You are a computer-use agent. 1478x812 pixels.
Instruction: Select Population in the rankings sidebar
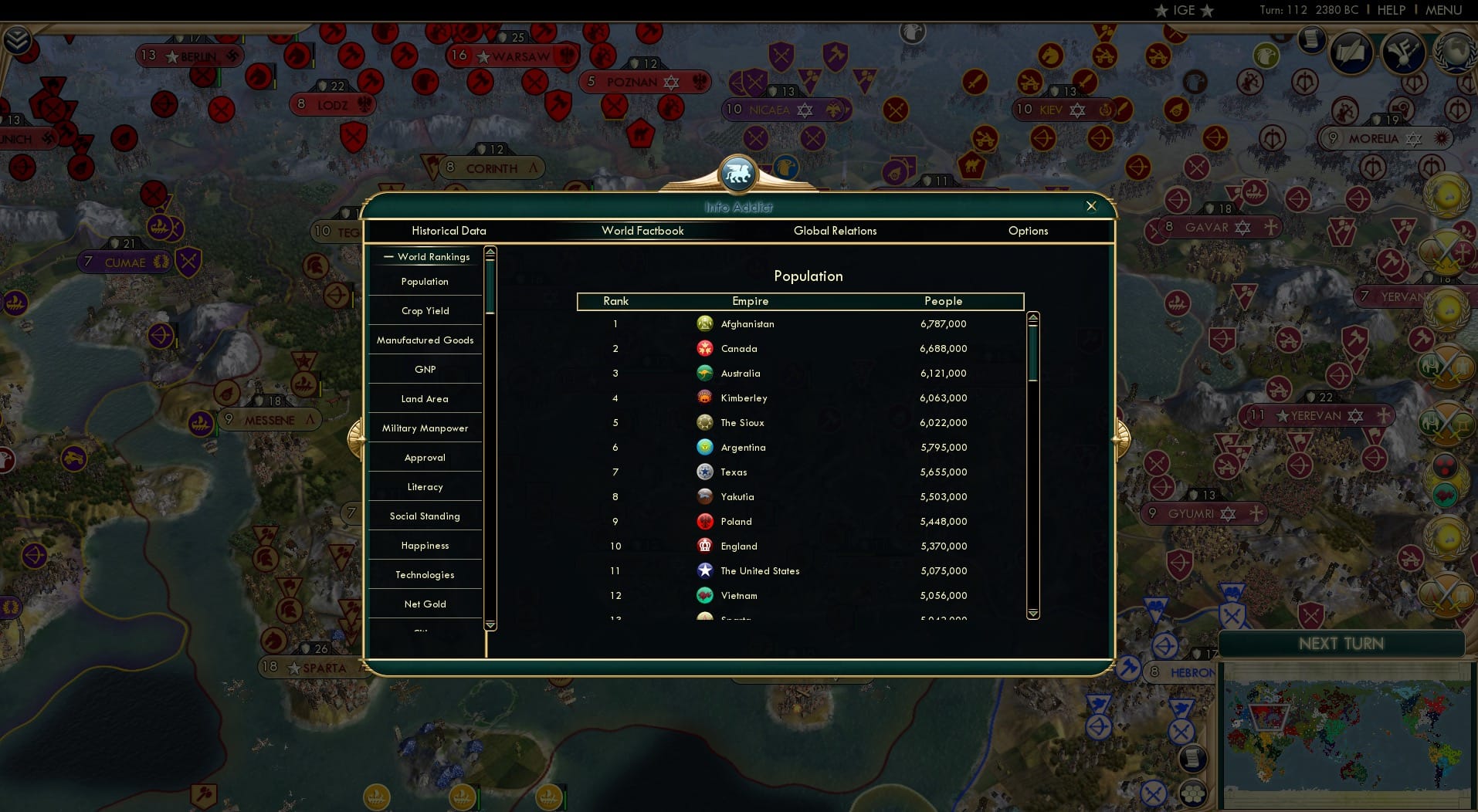[x=424, y=282]
